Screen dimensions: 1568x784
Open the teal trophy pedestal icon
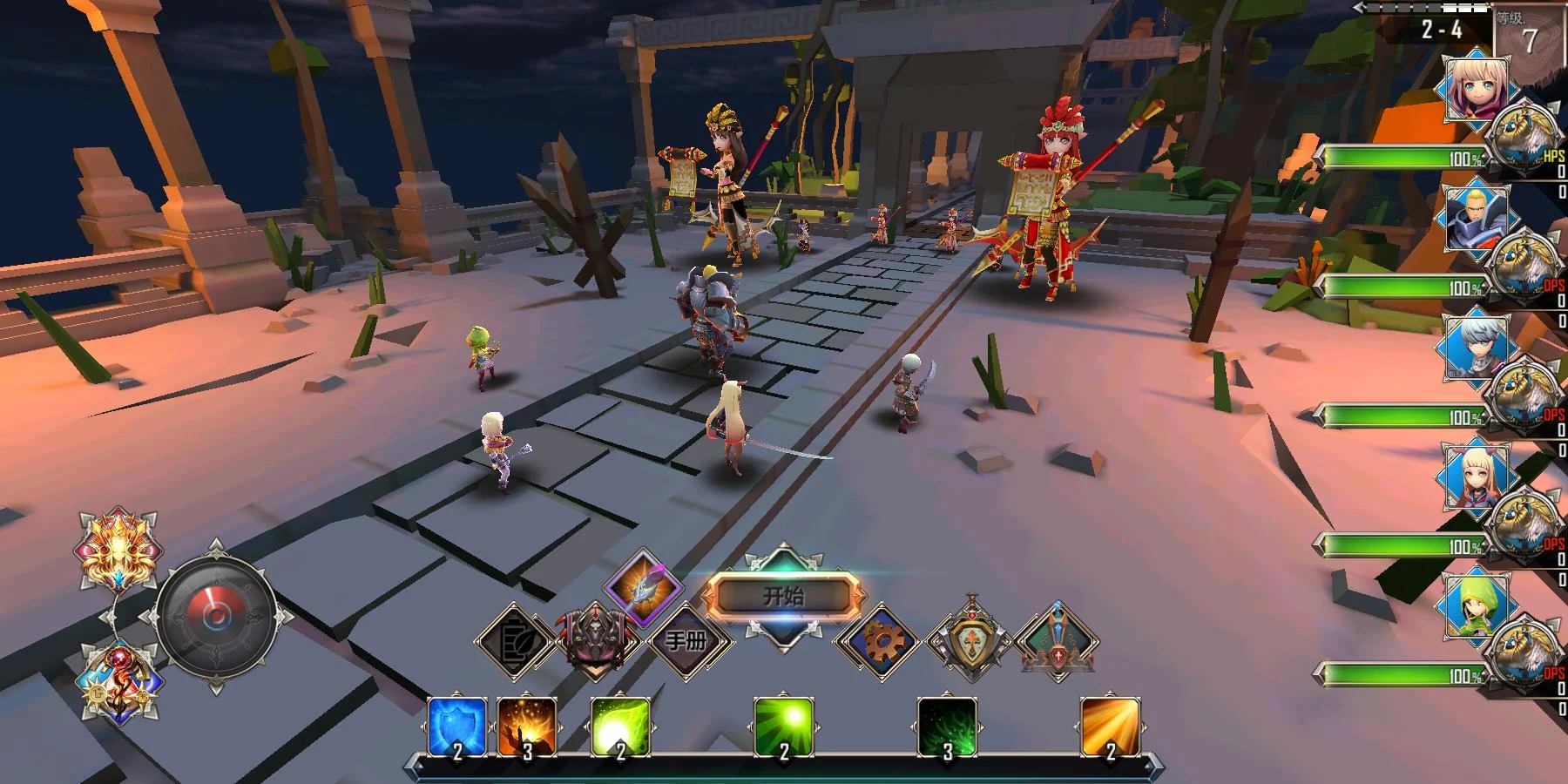(1057, 642)
